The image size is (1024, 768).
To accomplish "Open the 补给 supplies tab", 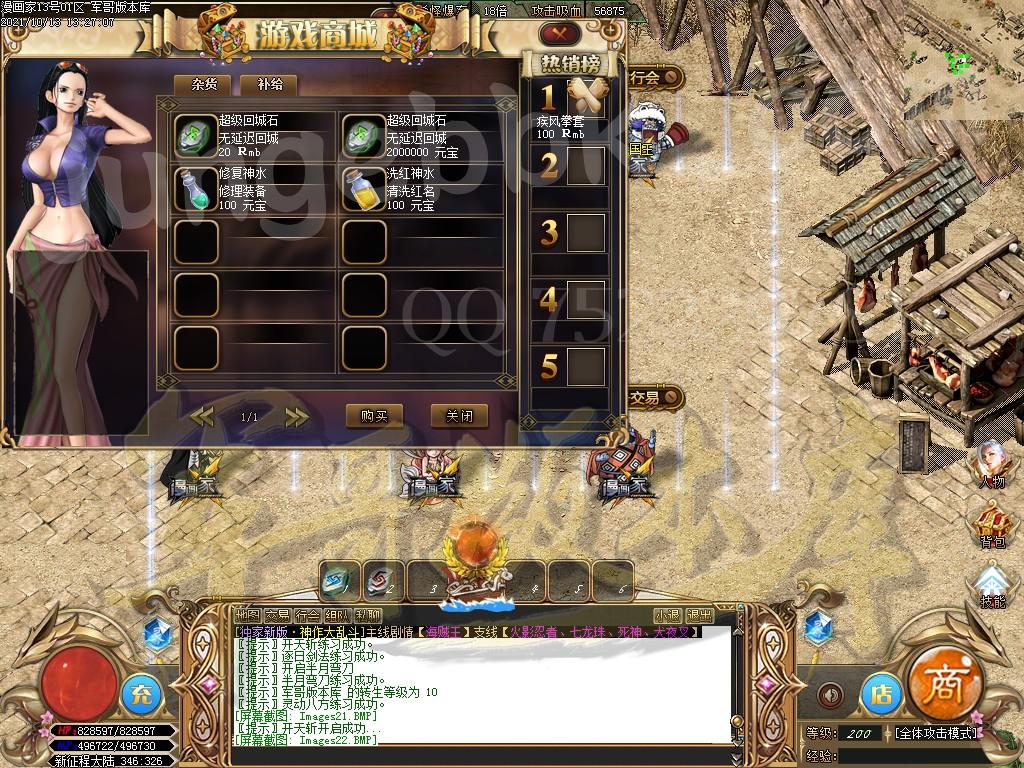I will 269,85.
